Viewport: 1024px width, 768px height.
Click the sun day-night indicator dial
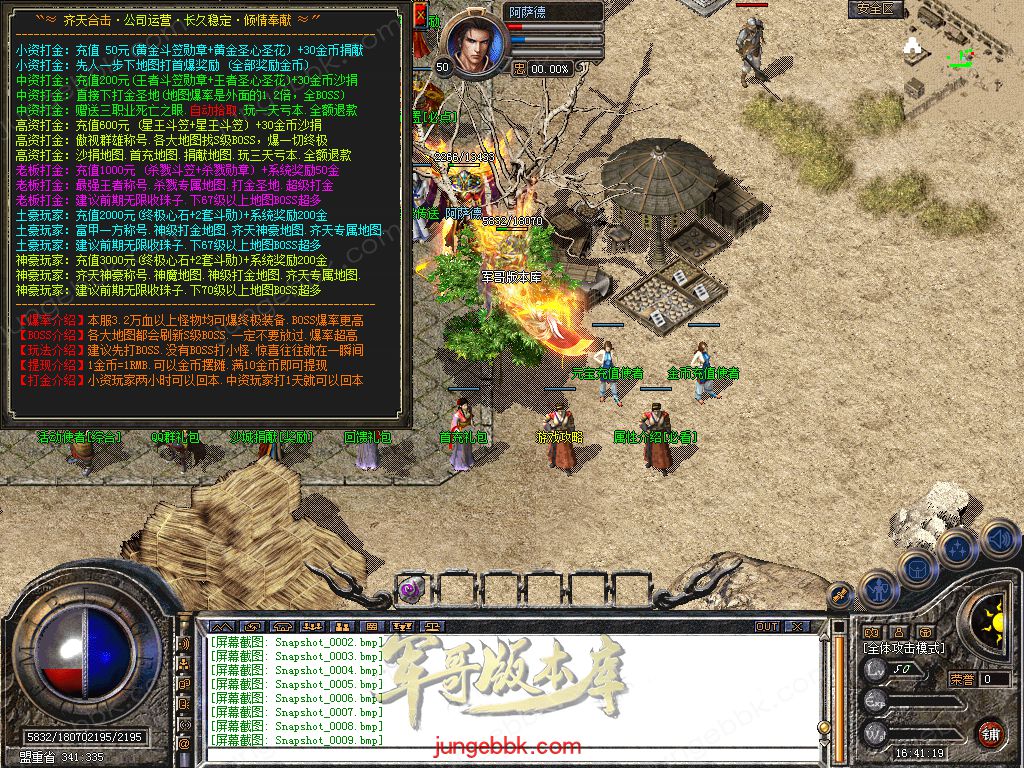[x=991, y=619]
